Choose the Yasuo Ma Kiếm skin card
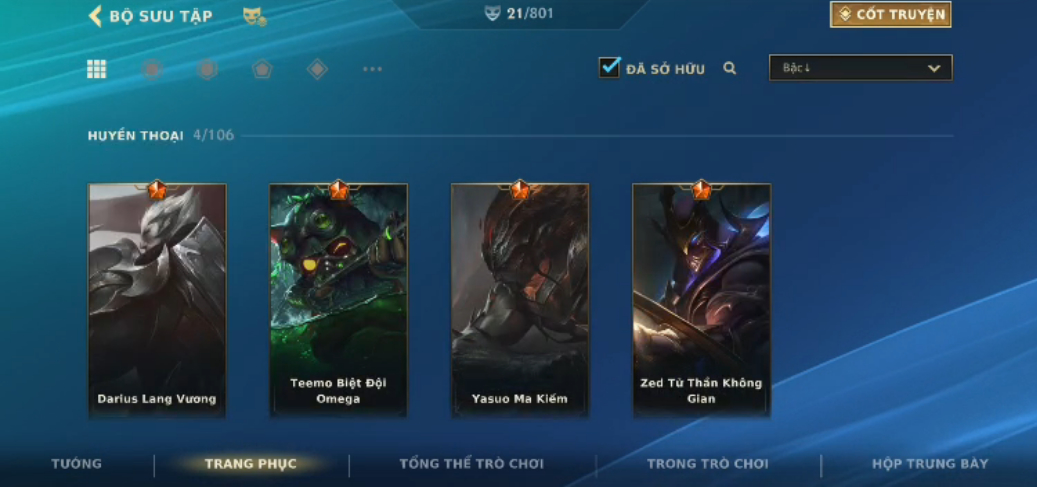This screenshot has width=1037, height=487. [520, 299]
